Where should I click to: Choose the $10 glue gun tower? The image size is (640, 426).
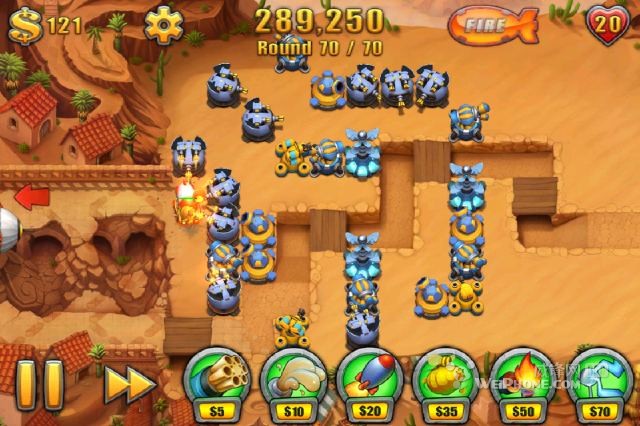click(292, 380)
